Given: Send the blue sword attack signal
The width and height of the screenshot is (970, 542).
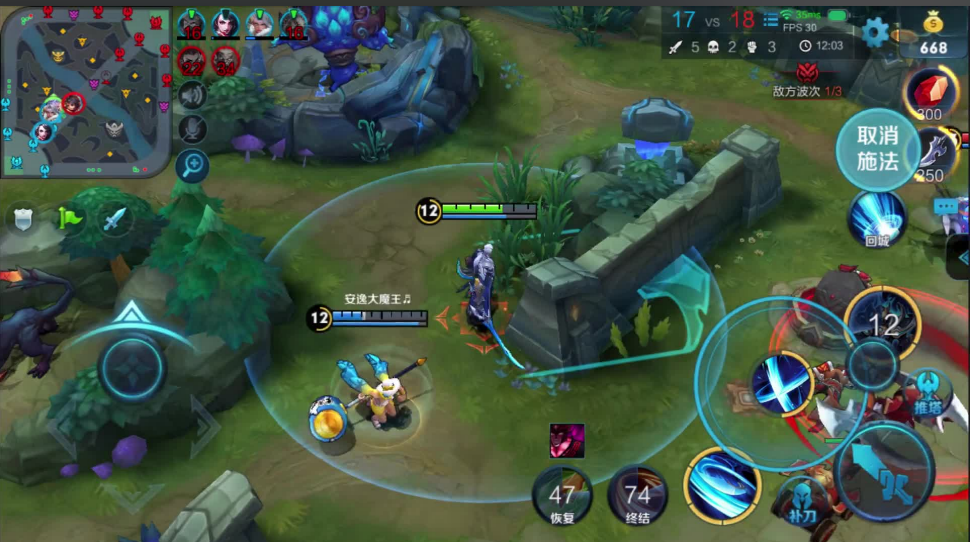Looking at the screenshot, I should (x=115, y=219).
